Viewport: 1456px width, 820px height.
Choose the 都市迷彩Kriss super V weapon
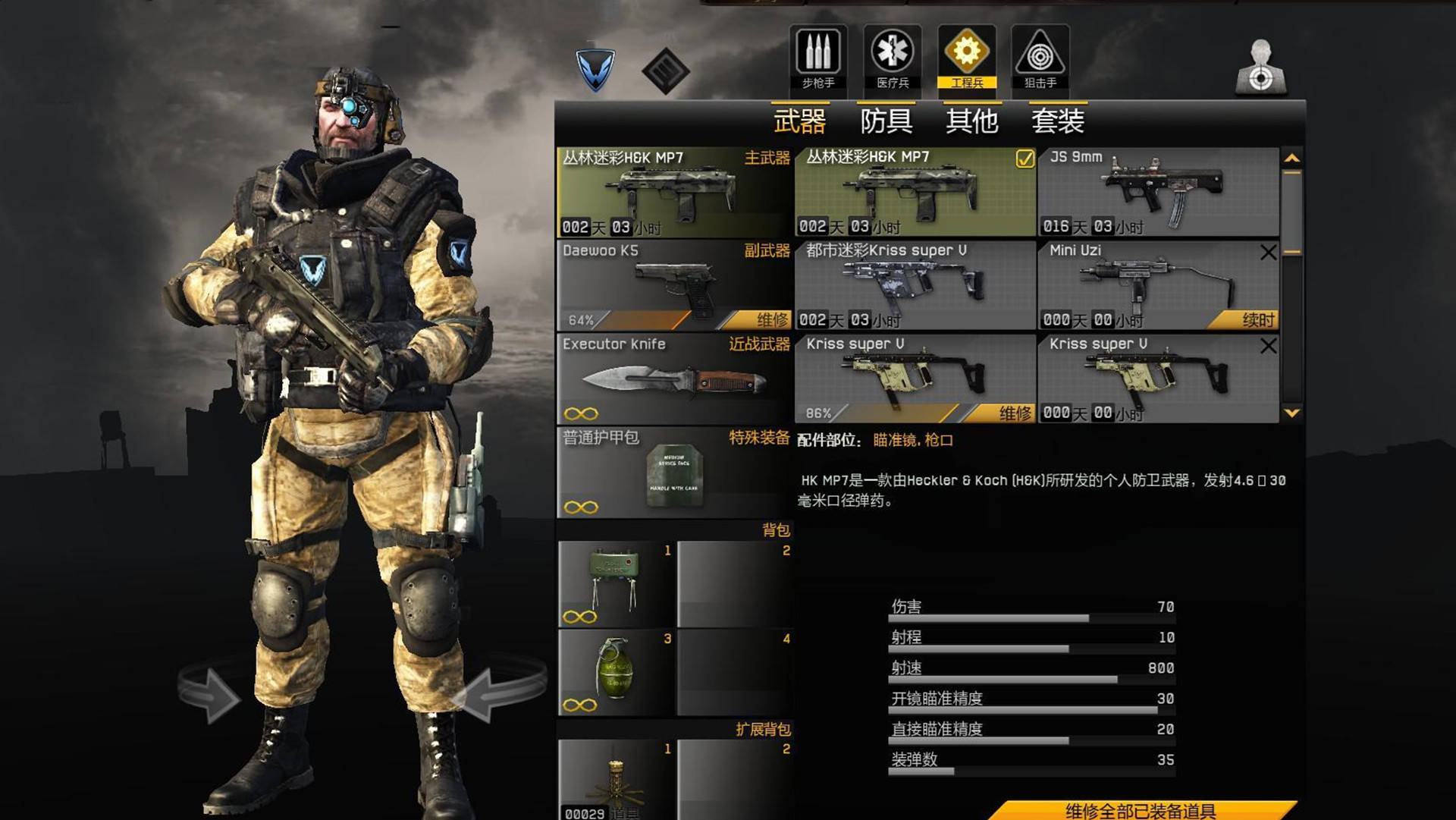click(915, 285)
